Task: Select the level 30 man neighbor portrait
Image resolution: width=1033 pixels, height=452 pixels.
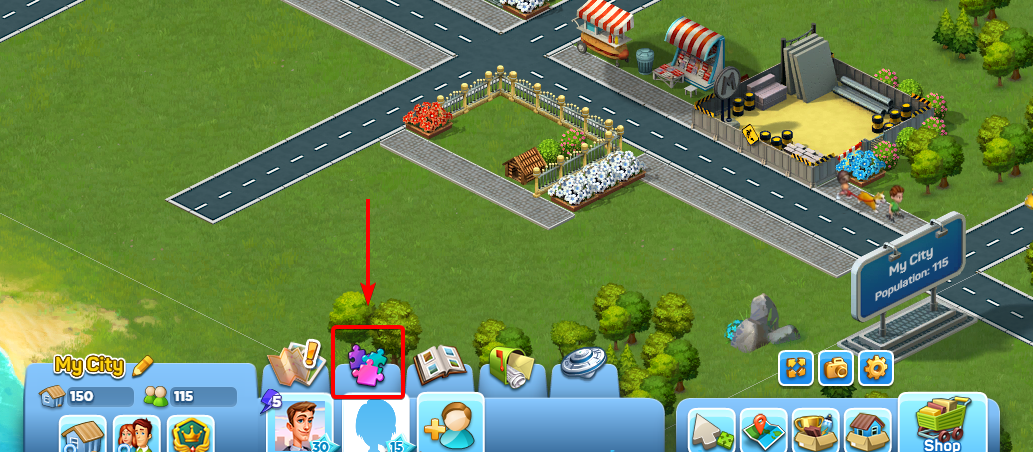Action: click(x=301, y=426)
